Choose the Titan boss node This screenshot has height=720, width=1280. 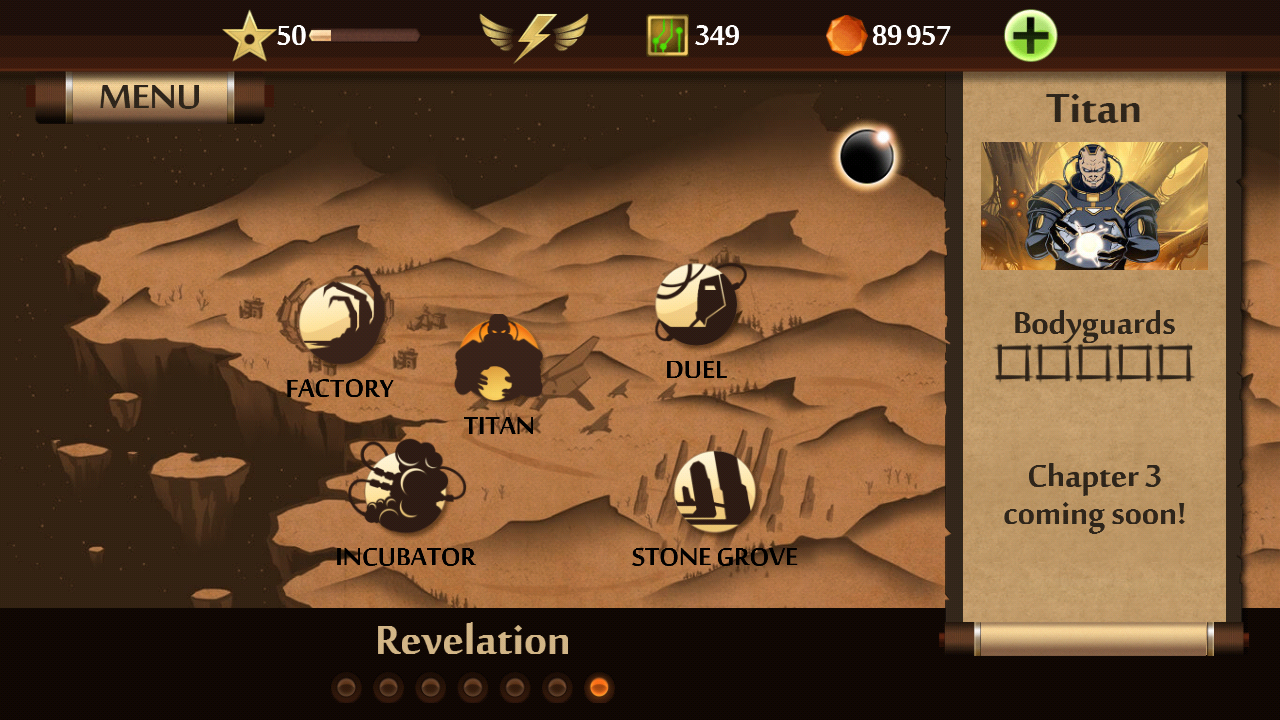click(x=498, y=359)
